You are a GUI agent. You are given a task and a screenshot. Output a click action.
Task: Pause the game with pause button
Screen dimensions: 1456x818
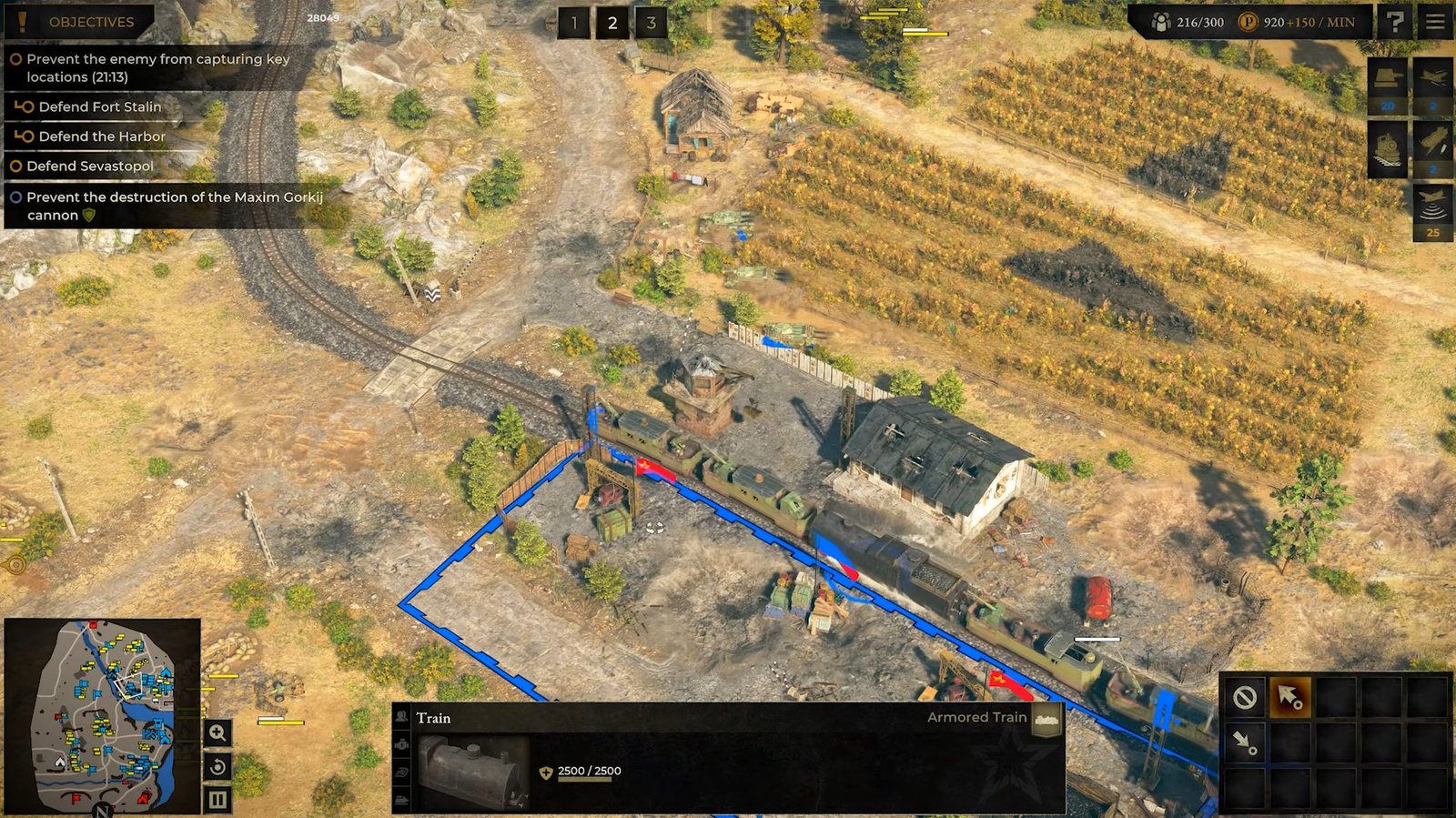click(217, 800)
